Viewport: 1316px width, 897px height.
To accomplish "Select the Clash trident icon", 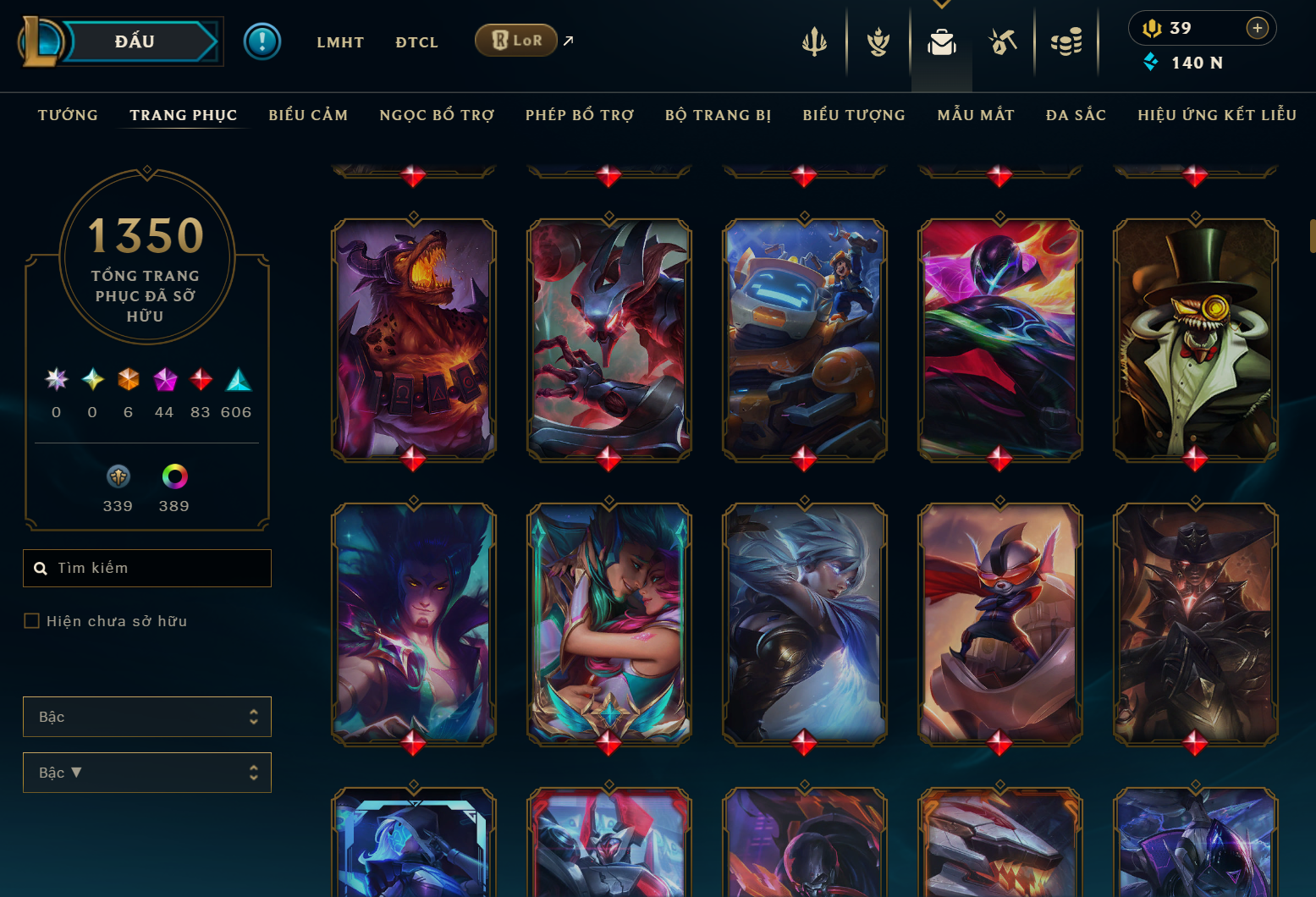I will (814, 40).
